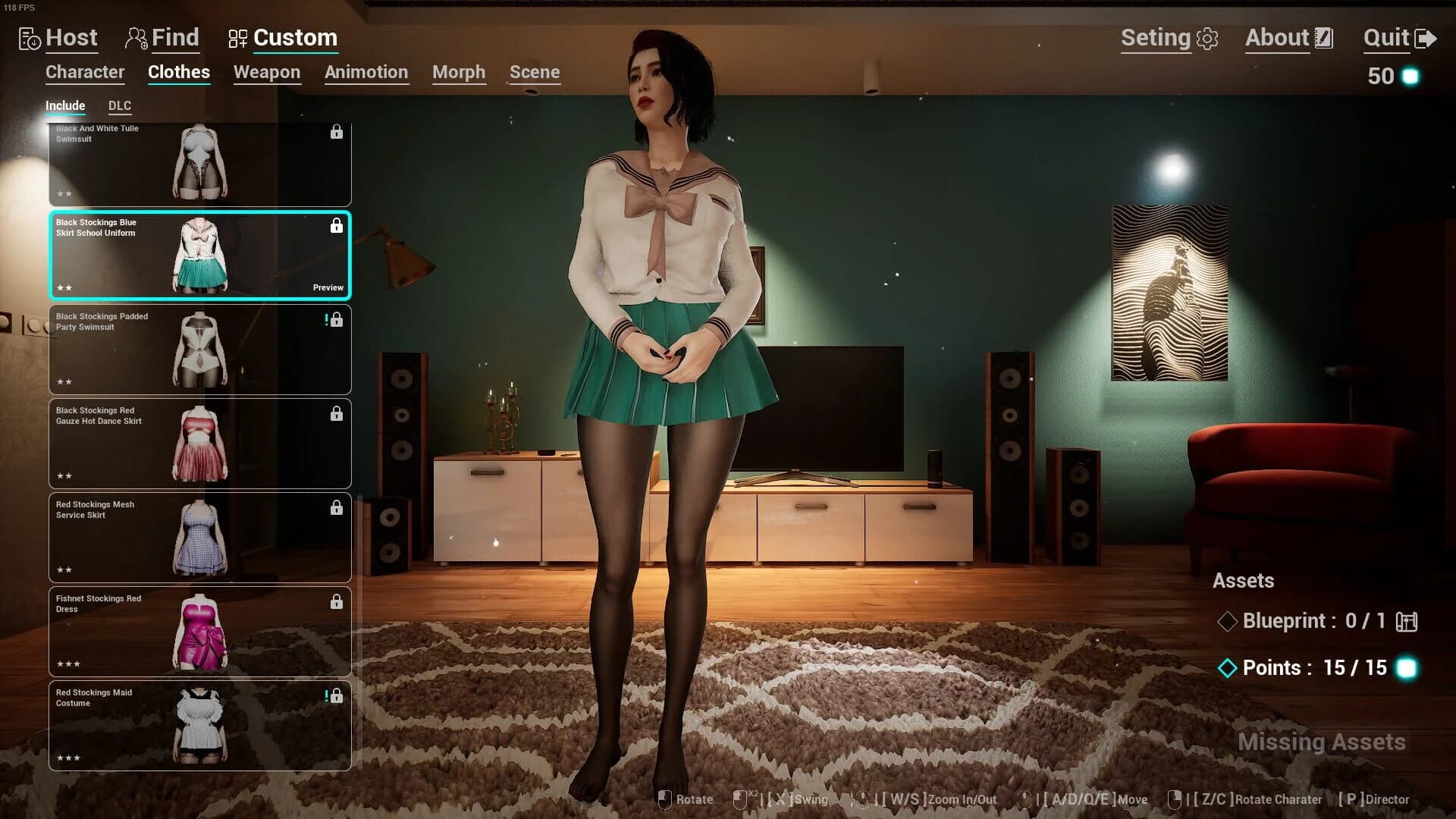The height and width of the screenshot is (819, 1456).
Task: Switch to the Character tab
Action: coord(84,72)
